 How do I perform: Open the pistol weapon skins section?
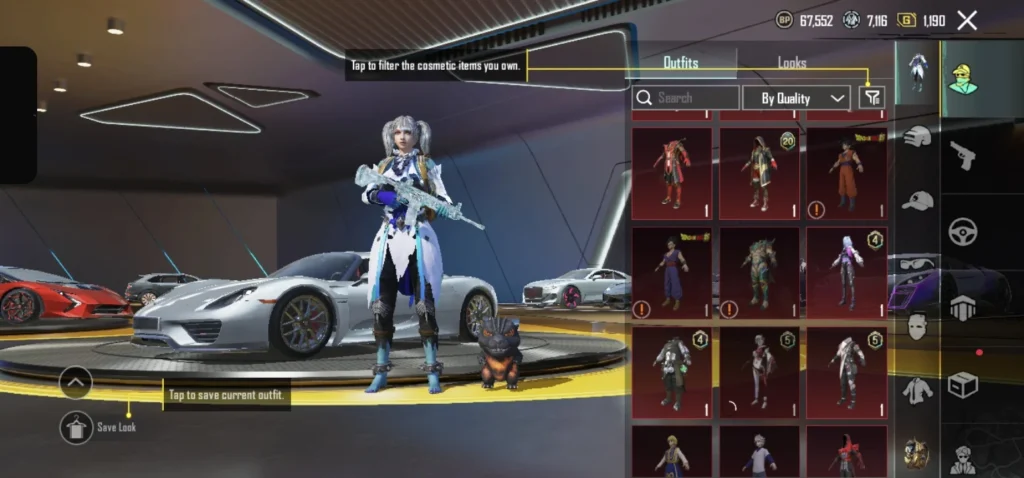[x=962, y=155]
